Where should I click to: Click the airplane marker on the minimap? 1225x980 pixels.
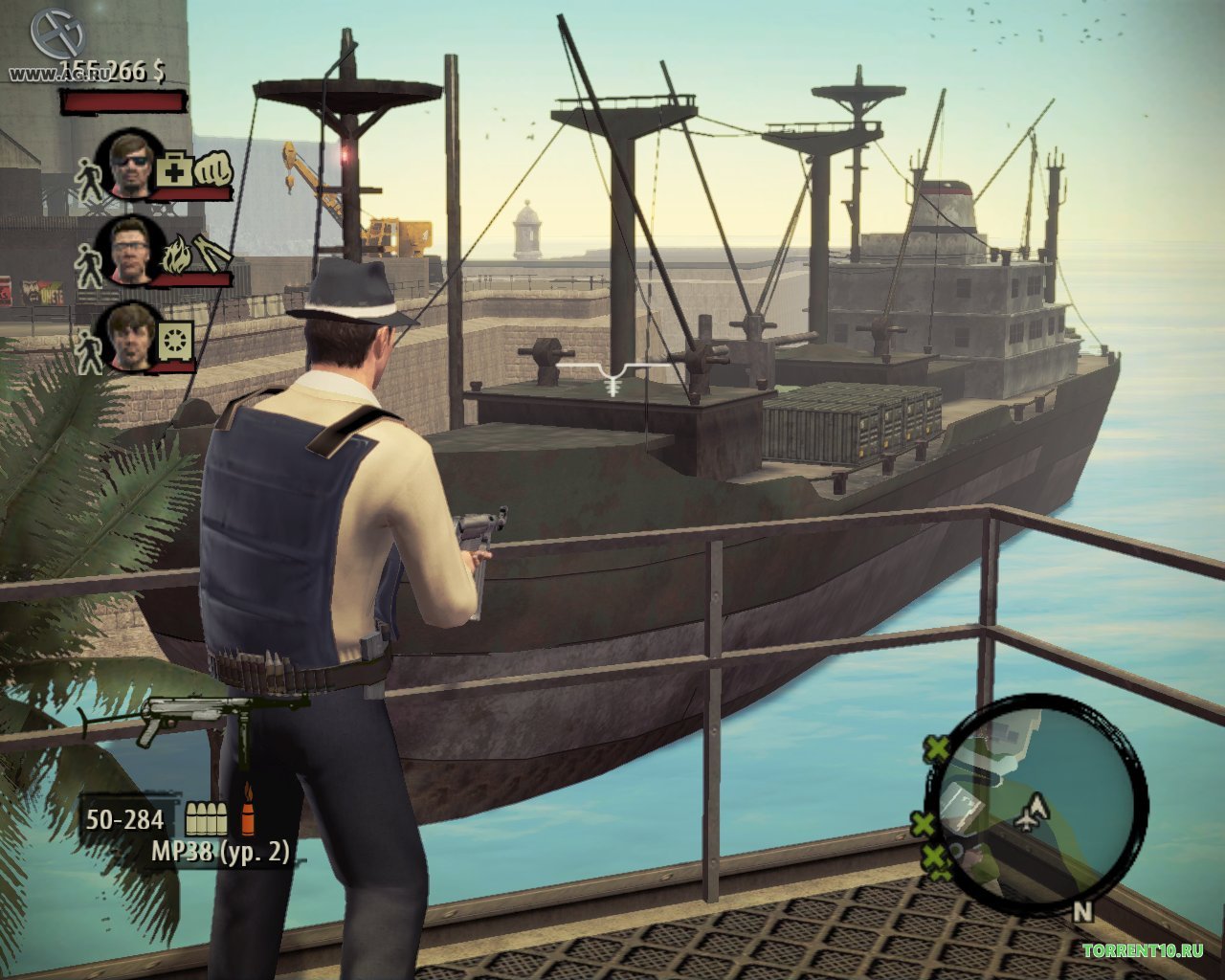coord(1030,813)
